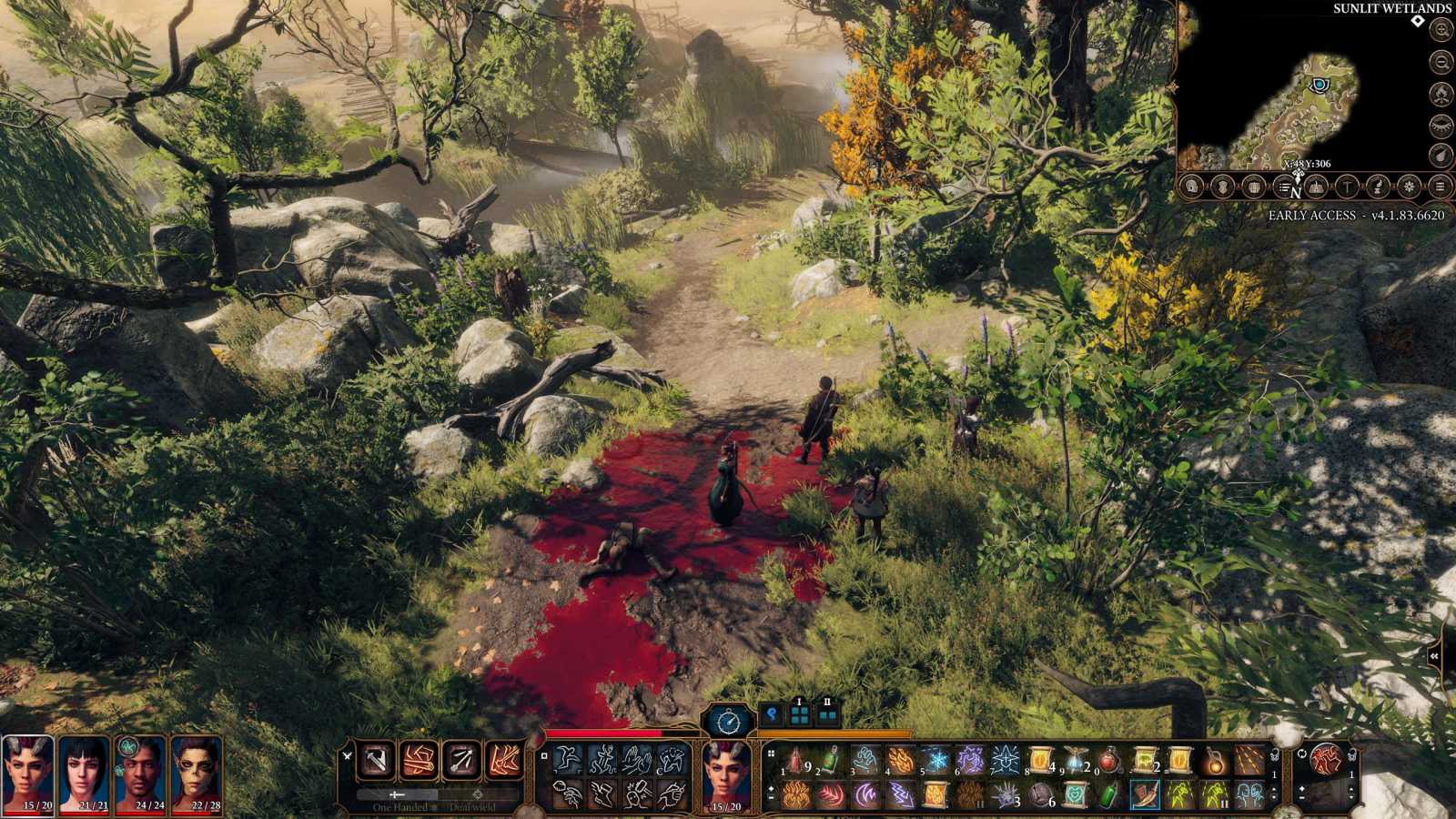Zoom out the minimap with the minus magnifier
The height and width of the screenshot is (819, 1456).
click(1441, 62)
